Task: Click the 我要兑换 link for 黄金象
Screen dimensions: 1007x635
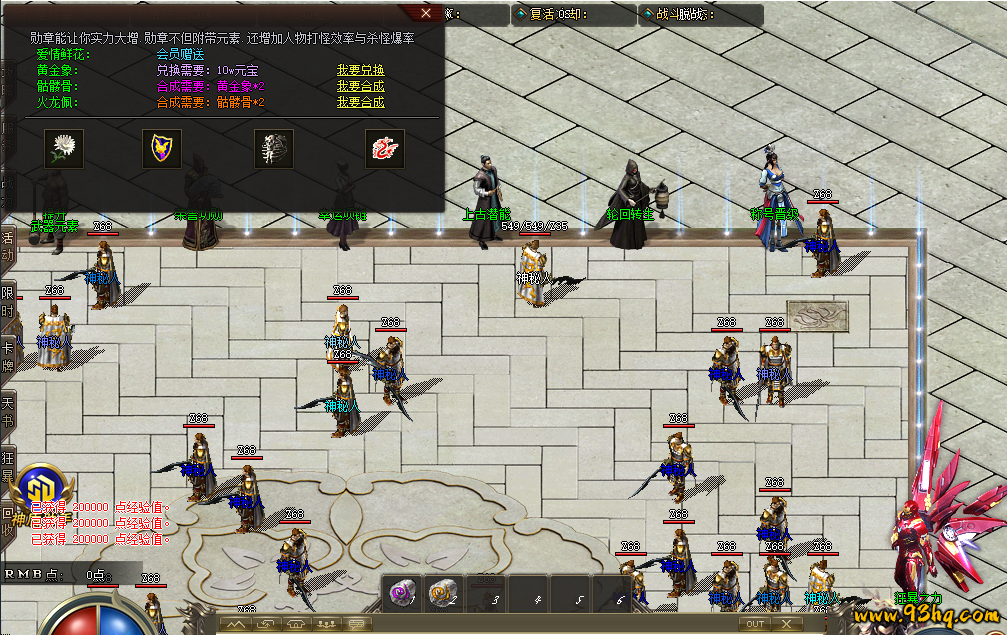Action: (360, 70)
